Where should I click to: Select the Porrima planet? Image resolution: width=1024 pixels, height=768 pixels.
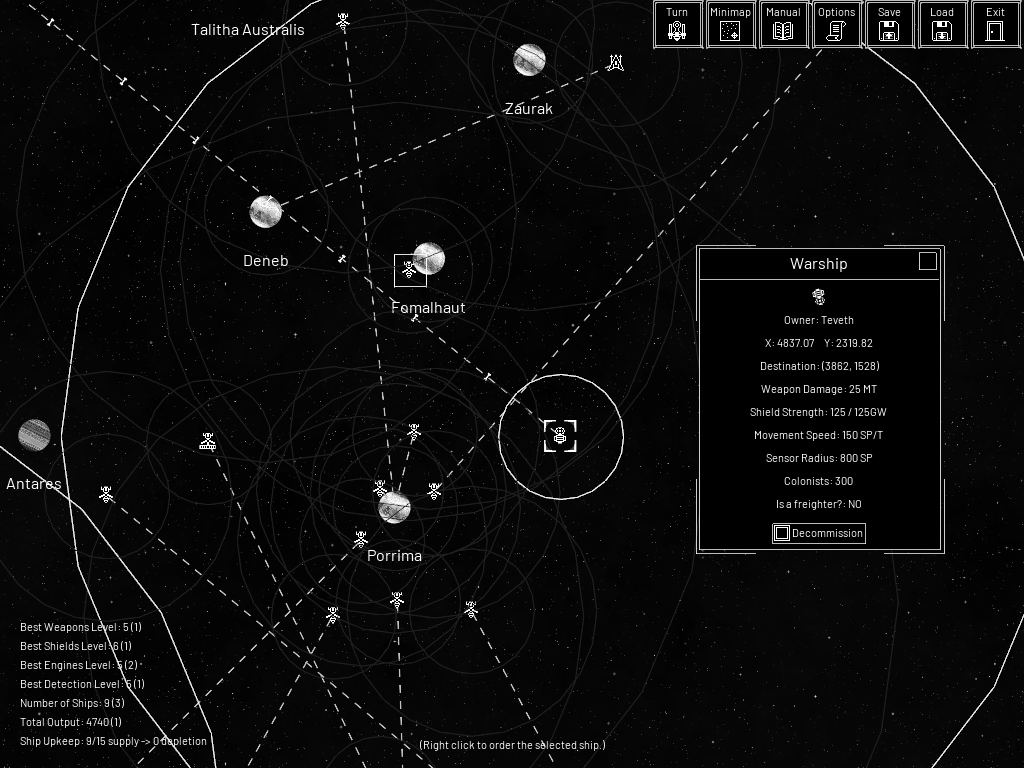(x=394, y=507)
